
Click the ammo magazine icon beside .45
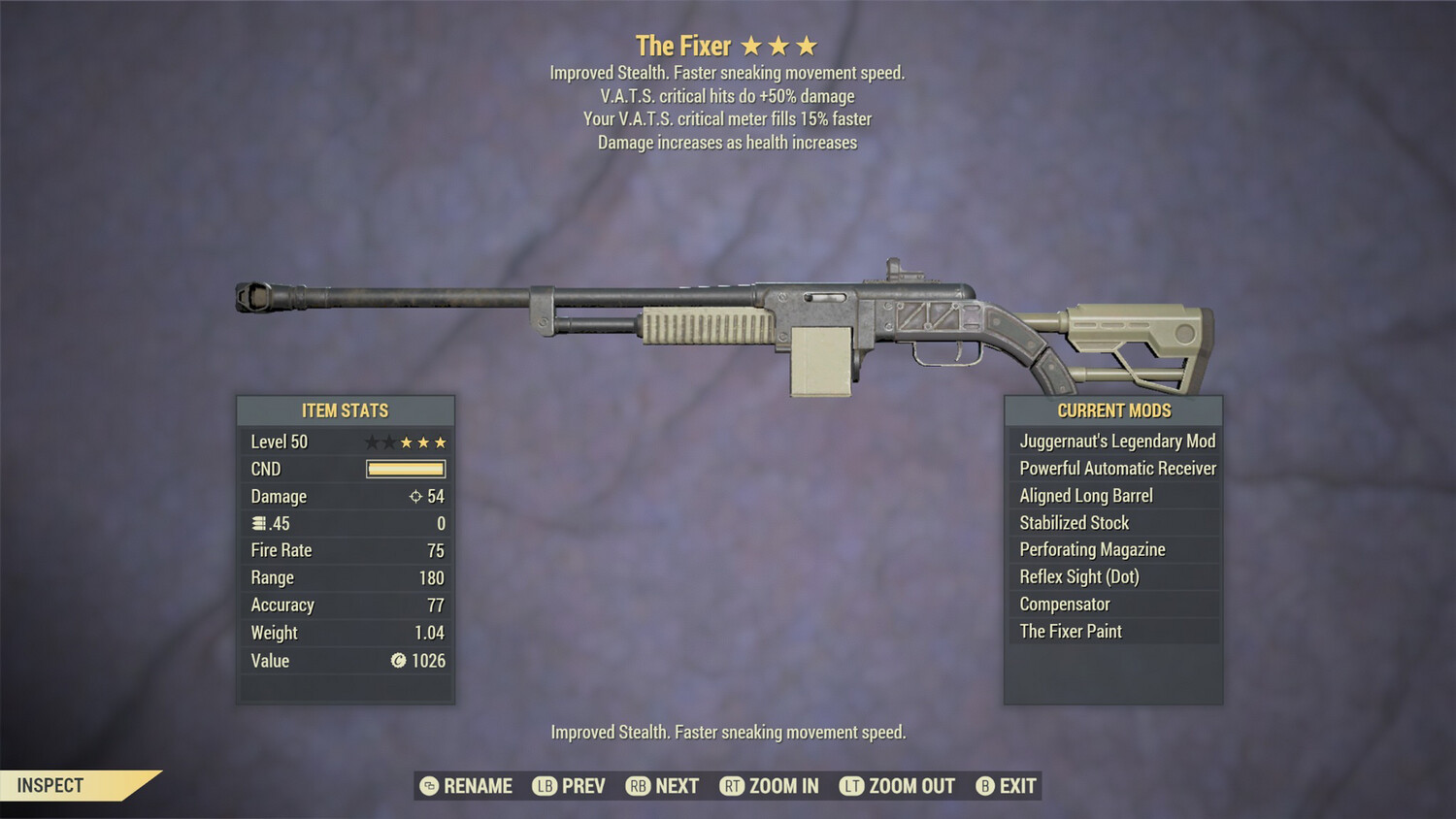257,523
